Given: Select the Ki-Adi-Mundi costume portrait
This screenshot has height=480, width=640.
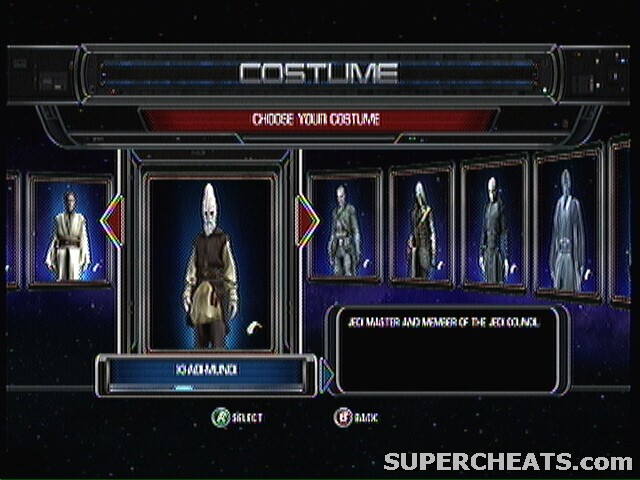Looking at the screenshot, I should (209, 262).
